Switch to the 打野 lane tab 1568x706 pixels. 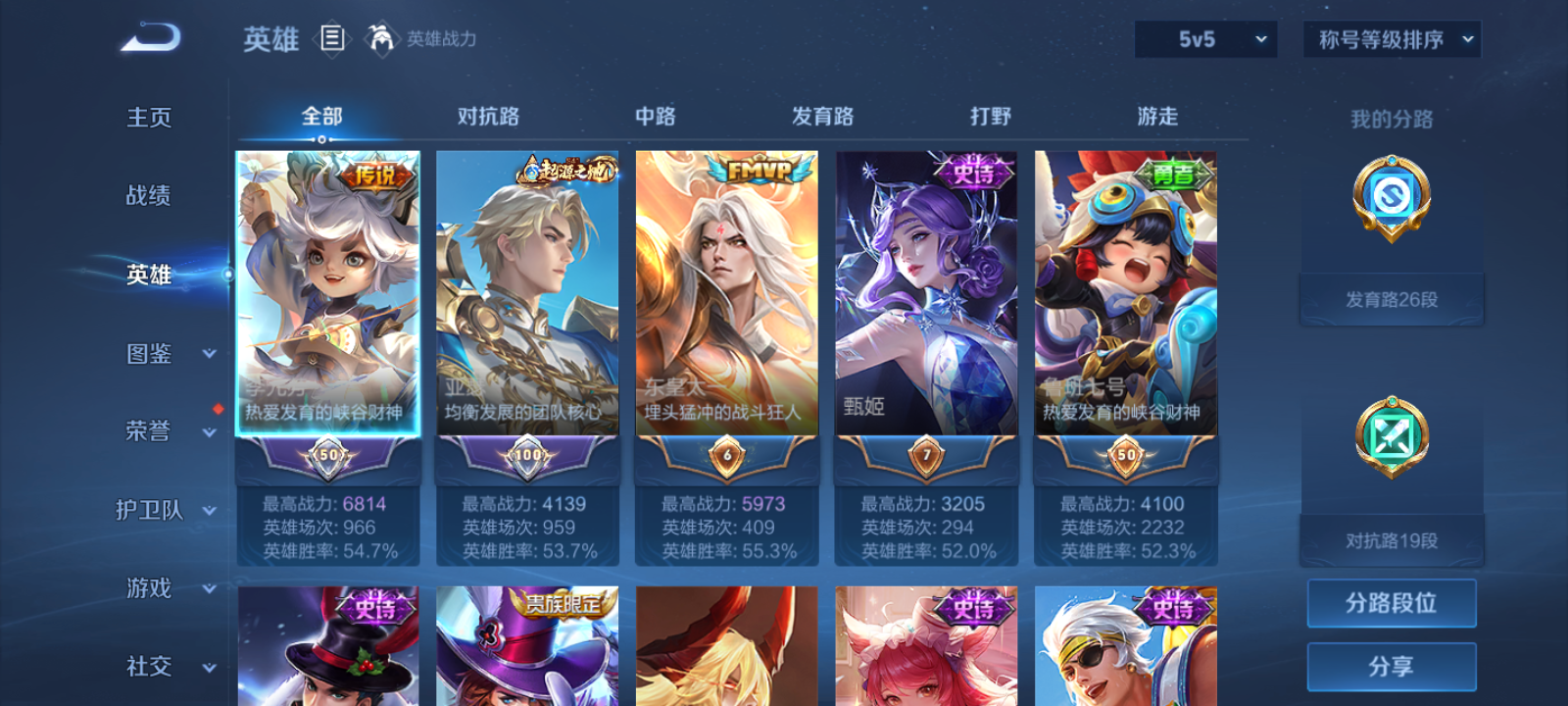[991, 116]
